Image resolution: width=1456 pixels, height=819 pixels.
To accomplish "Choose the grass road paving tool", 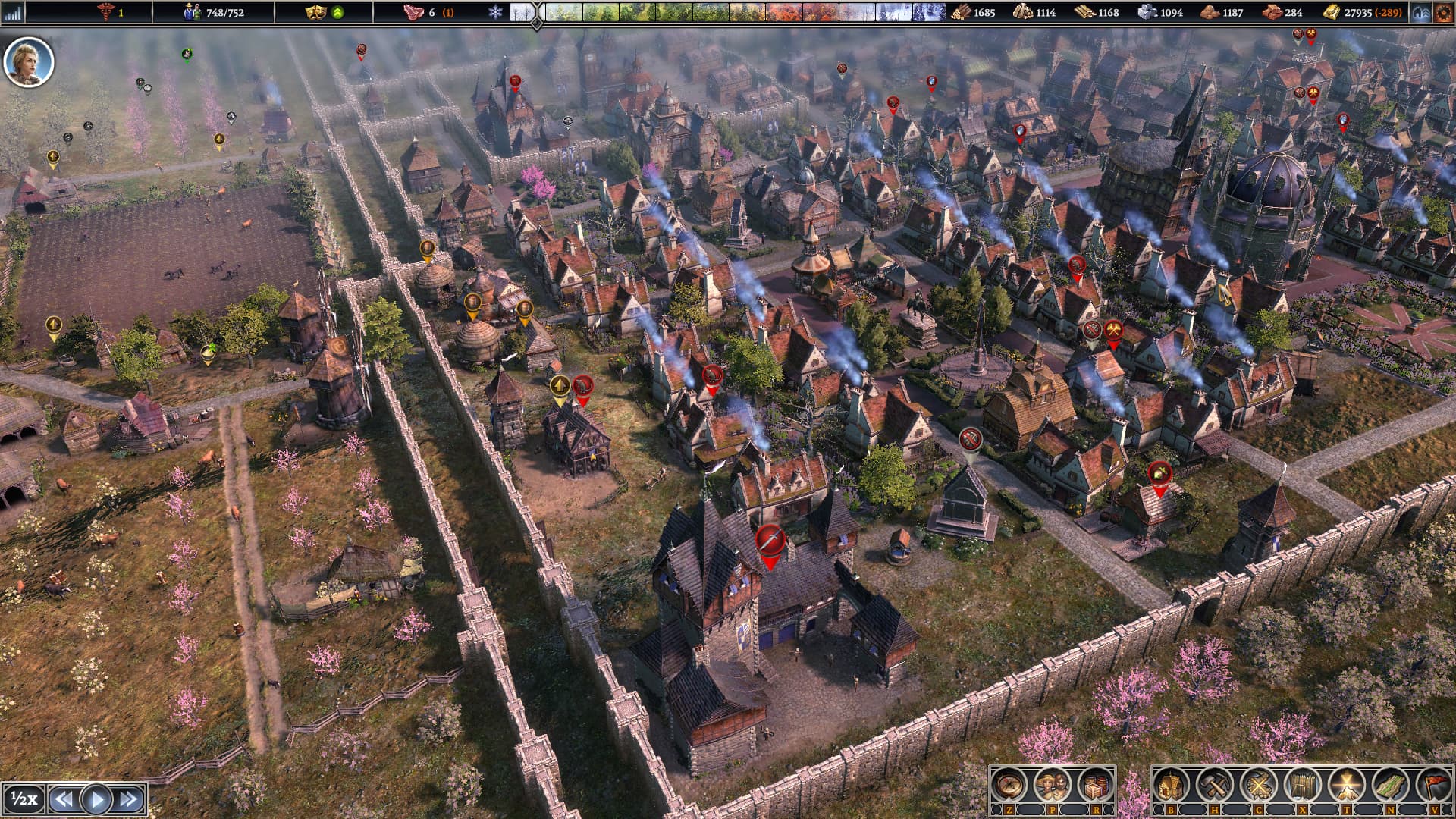I will pos(1389,785).
